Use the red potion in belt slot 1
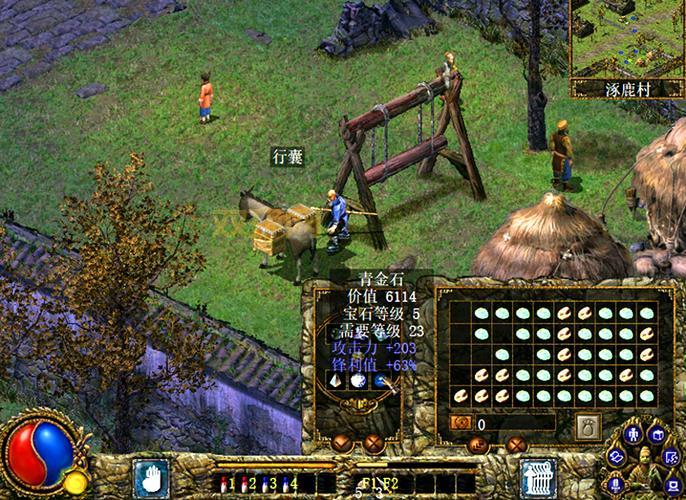This screenshot has width=686, height=500. point(222,484)
